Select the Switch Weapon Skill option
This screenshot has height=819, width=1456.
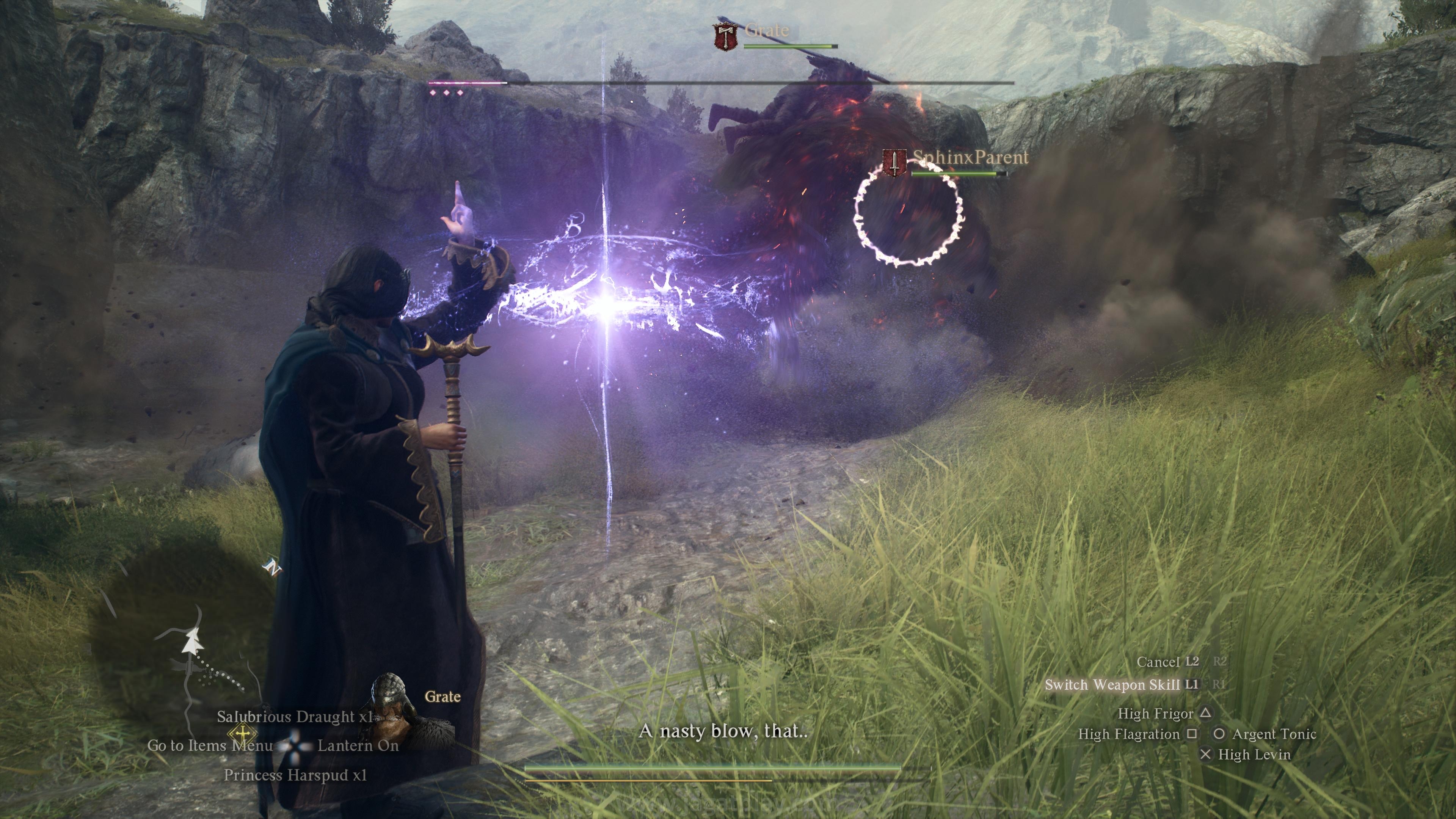[x=1112, y=685]
